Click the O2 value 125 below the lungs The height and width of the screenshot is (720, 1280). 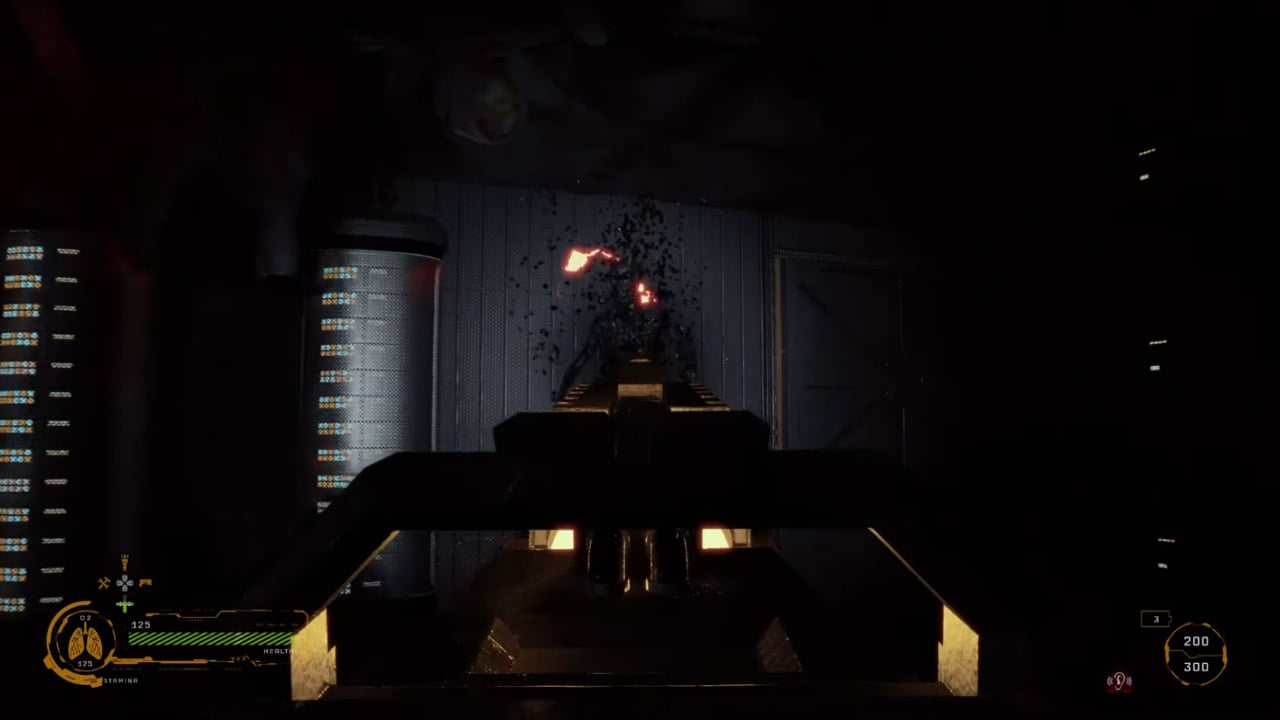85,663
